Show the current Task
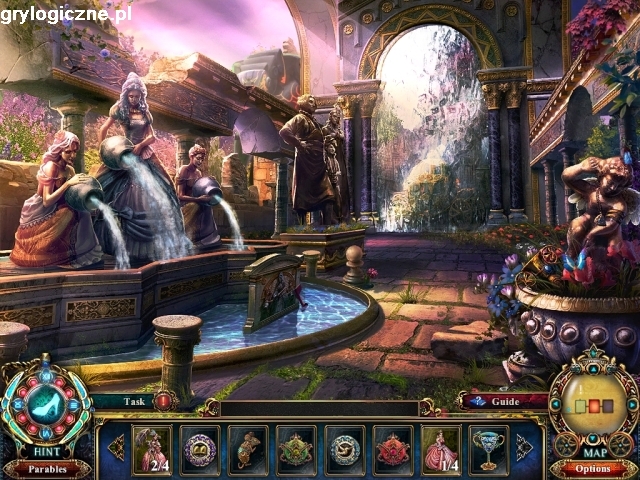Image resolution: width=640 pixels, height=480 pixels. coord(134,400)
